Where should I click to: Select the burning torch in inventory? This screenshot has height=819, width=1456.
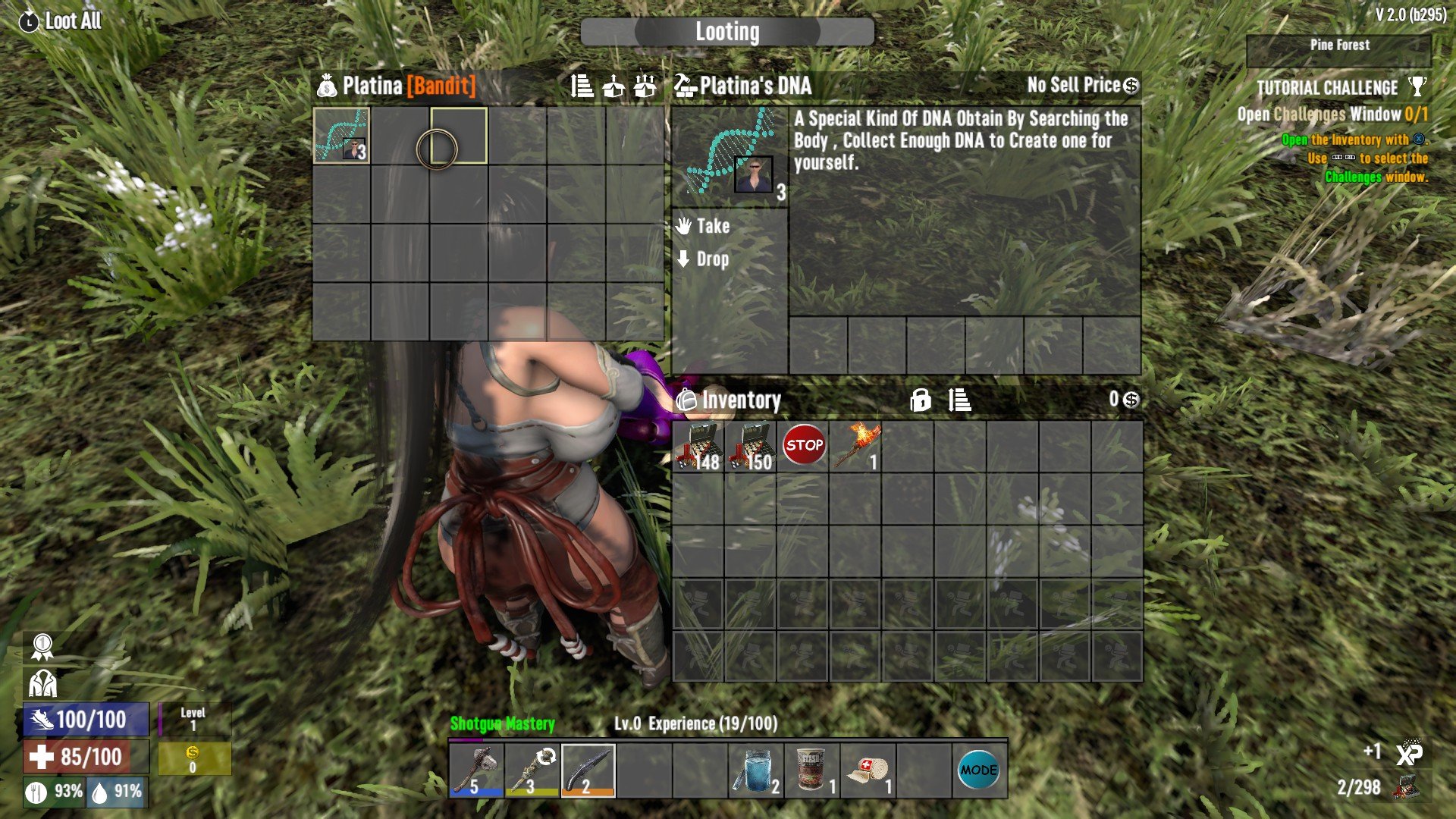point(856,447)
